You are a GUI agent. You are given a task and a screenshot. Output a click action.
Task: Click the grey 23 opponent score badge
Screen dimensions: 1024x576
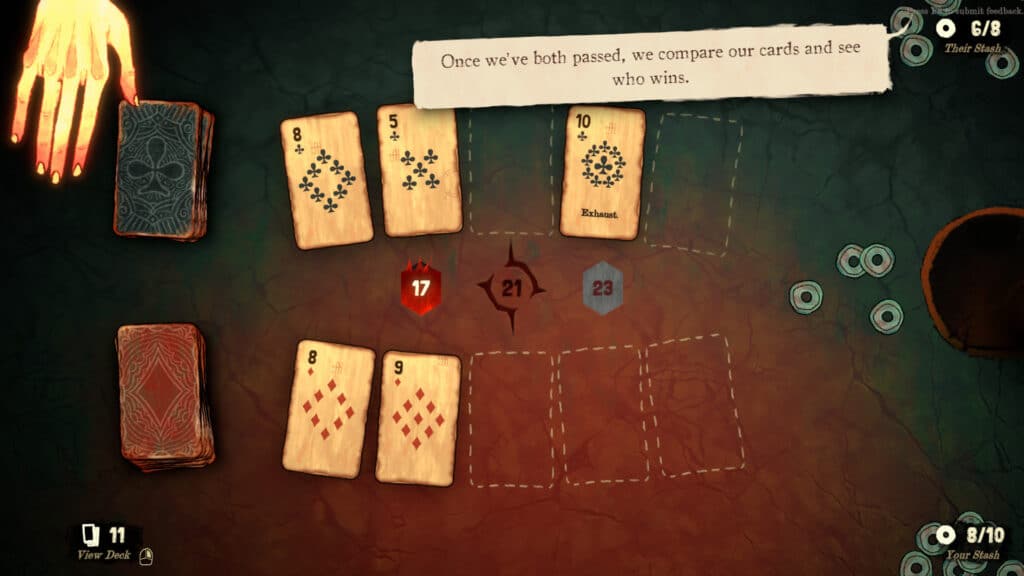[602, 289]
